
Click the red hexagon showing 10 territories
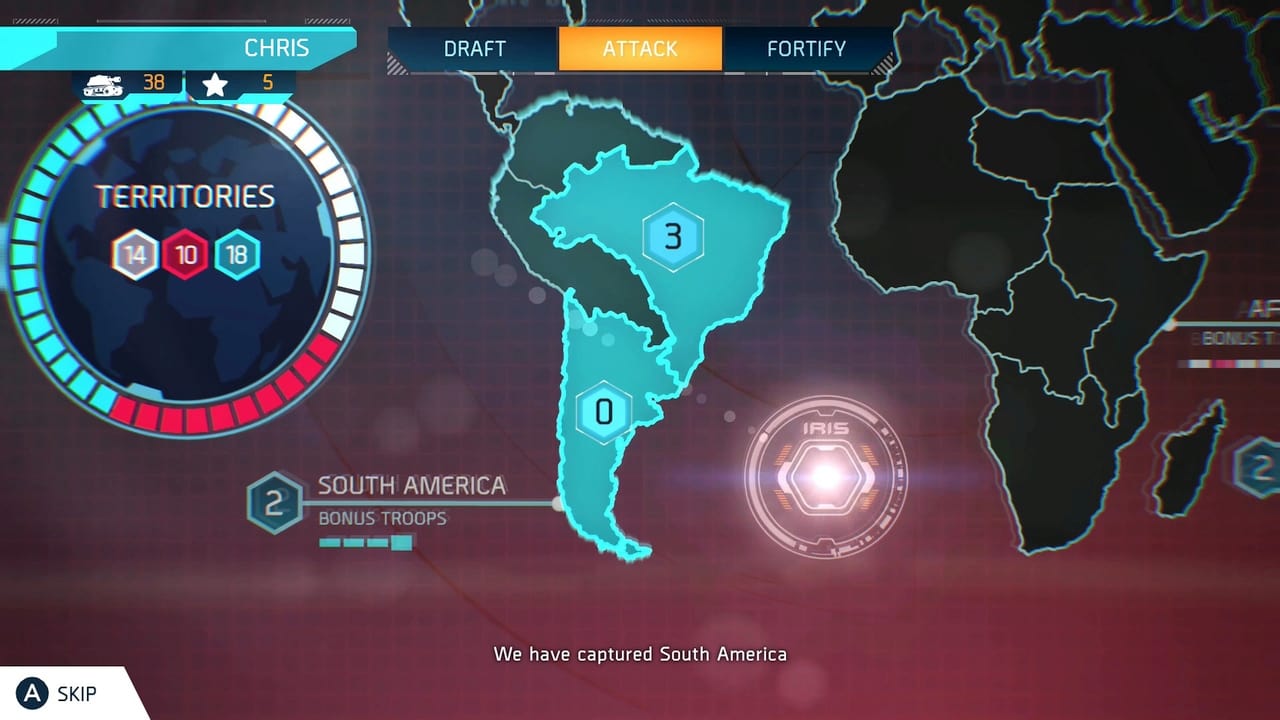[184, 253]
